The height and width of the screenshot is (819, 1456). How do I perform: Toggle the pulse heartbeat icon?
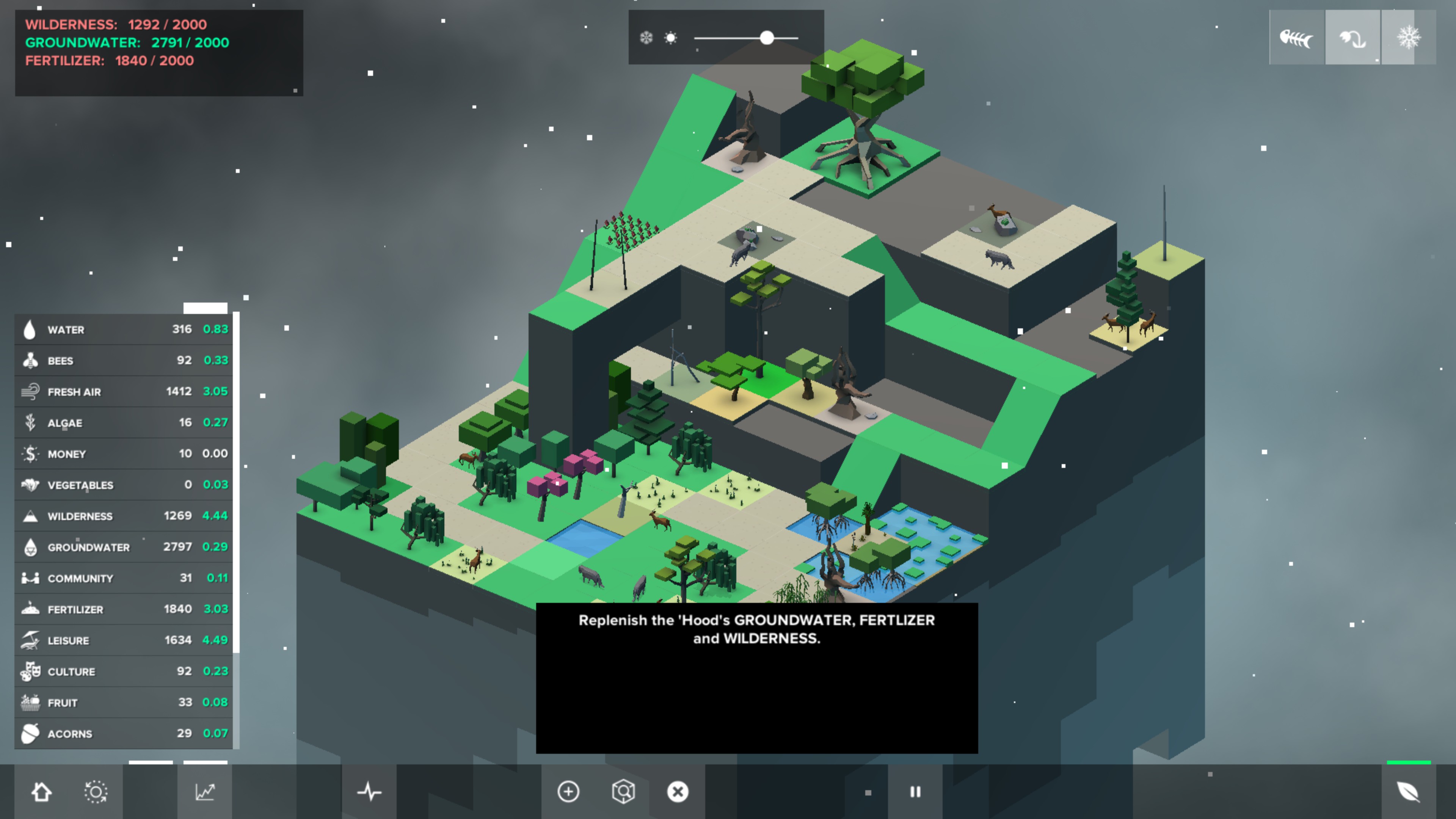click(369, 792)
